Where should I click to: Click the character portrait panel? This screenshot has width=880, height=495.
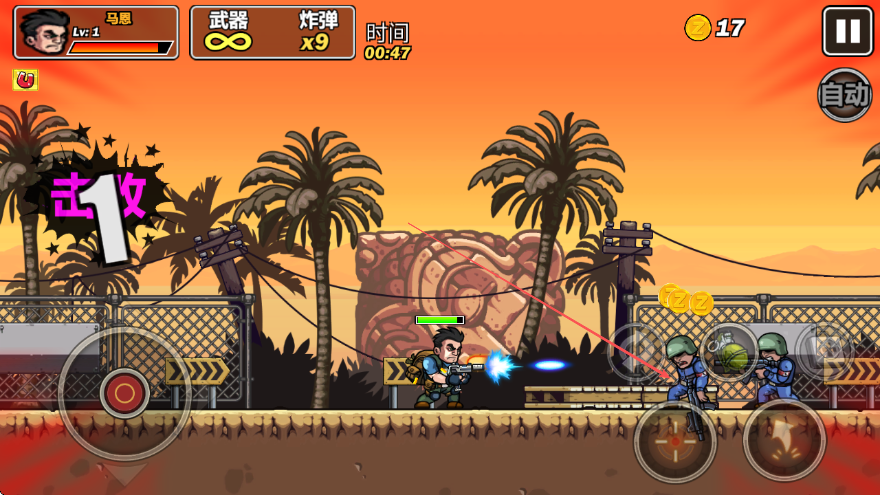pyautogui.click(x=96, y=32)
